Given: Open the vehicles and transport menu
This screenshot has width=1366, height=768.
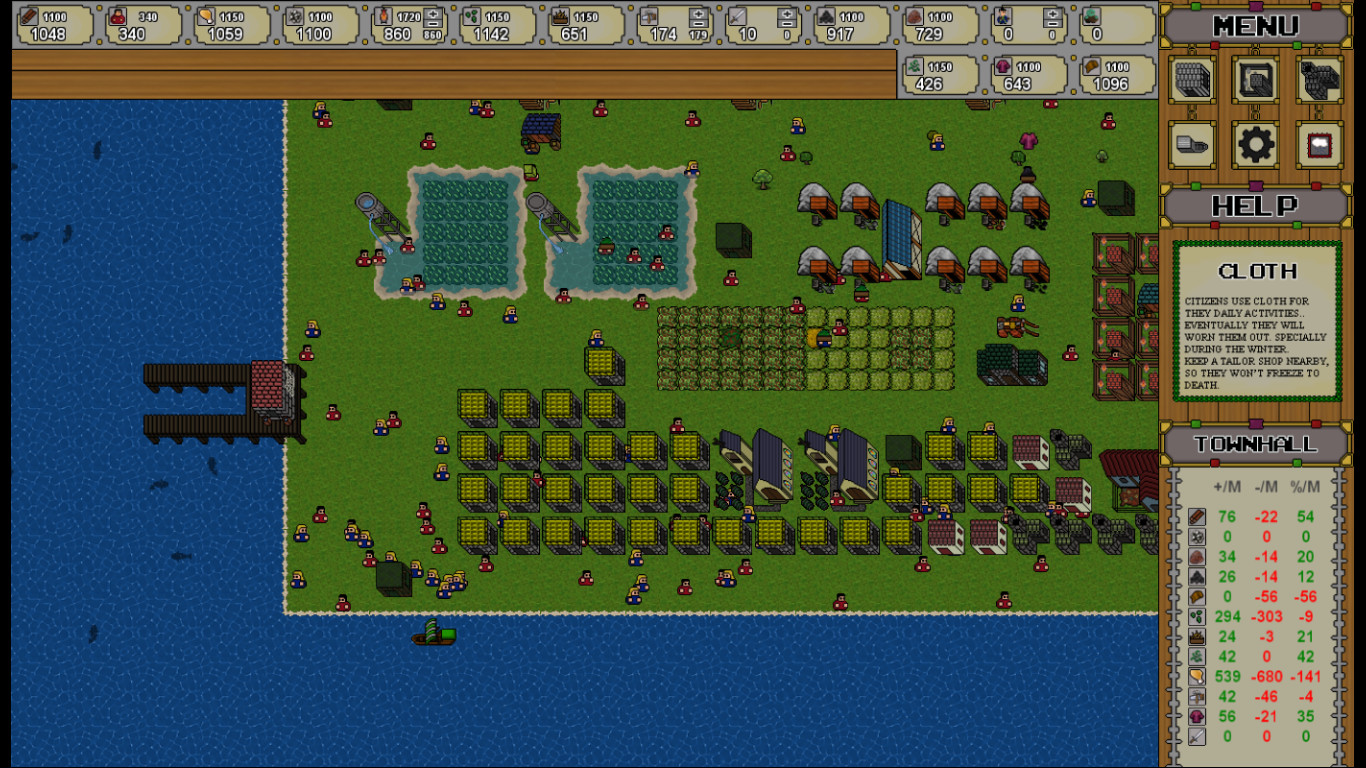Looking at the screenshot, I should pyautogui.click(x=1192, y=144).
